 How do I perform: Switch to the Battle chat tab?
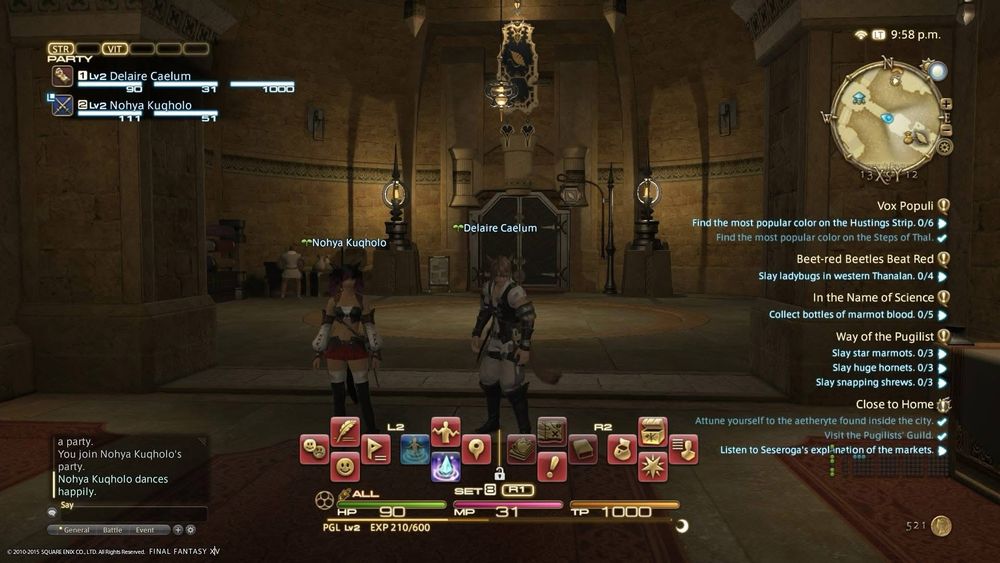coord(112,530)
